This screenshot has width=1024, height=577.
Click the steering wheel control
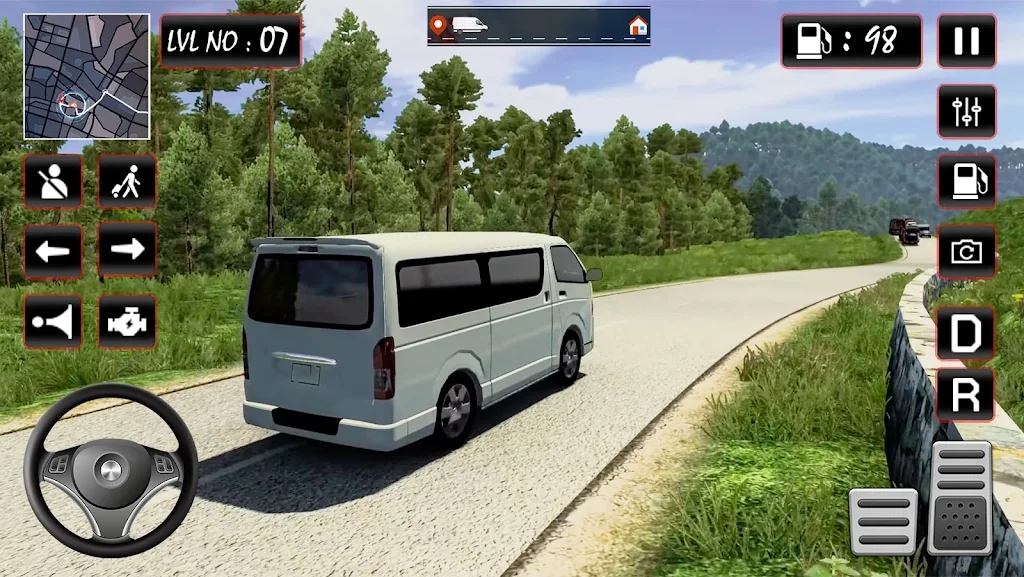point(111,469)
